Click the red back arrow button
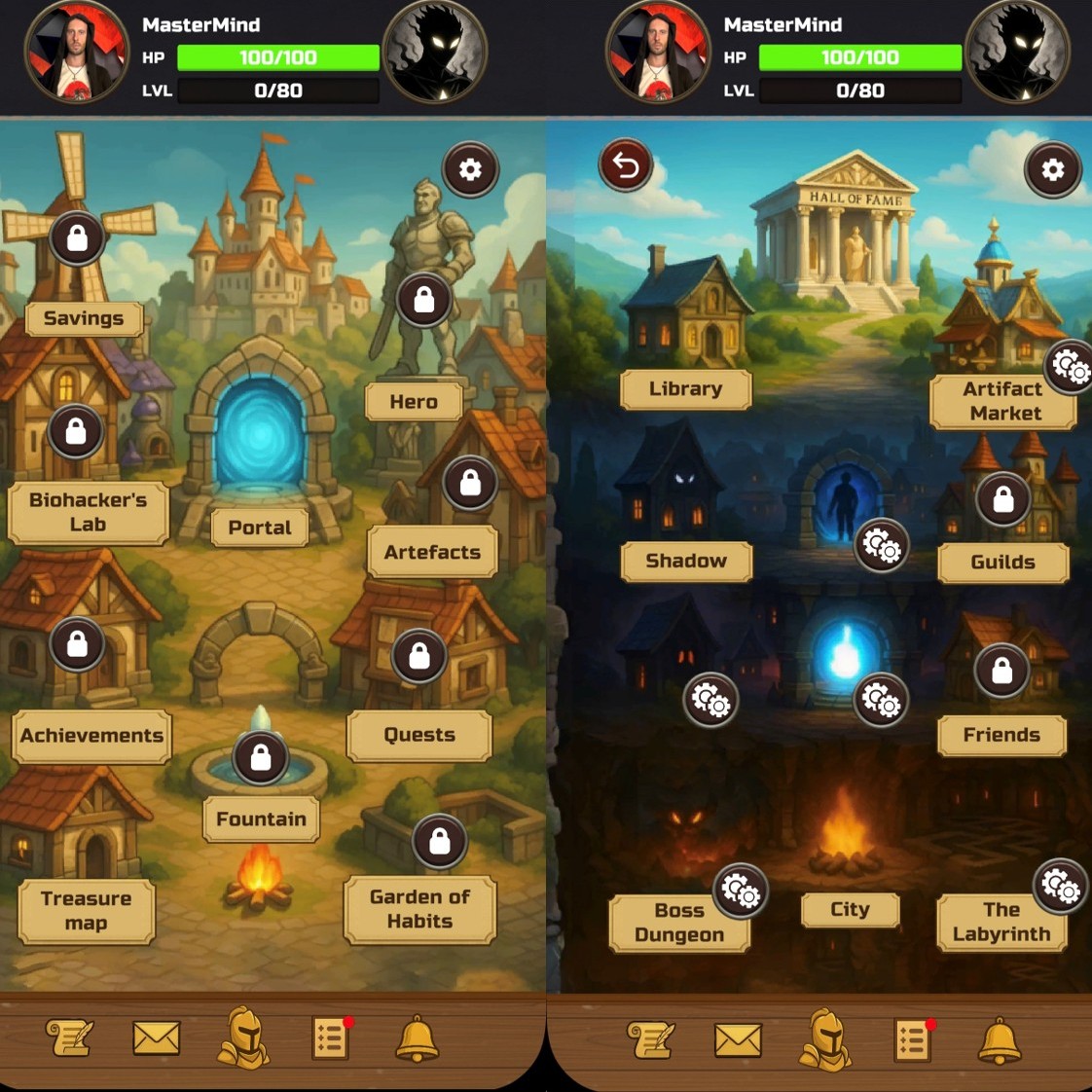The height and width of the screenshot is (1092, 1092). coord(625,166)
